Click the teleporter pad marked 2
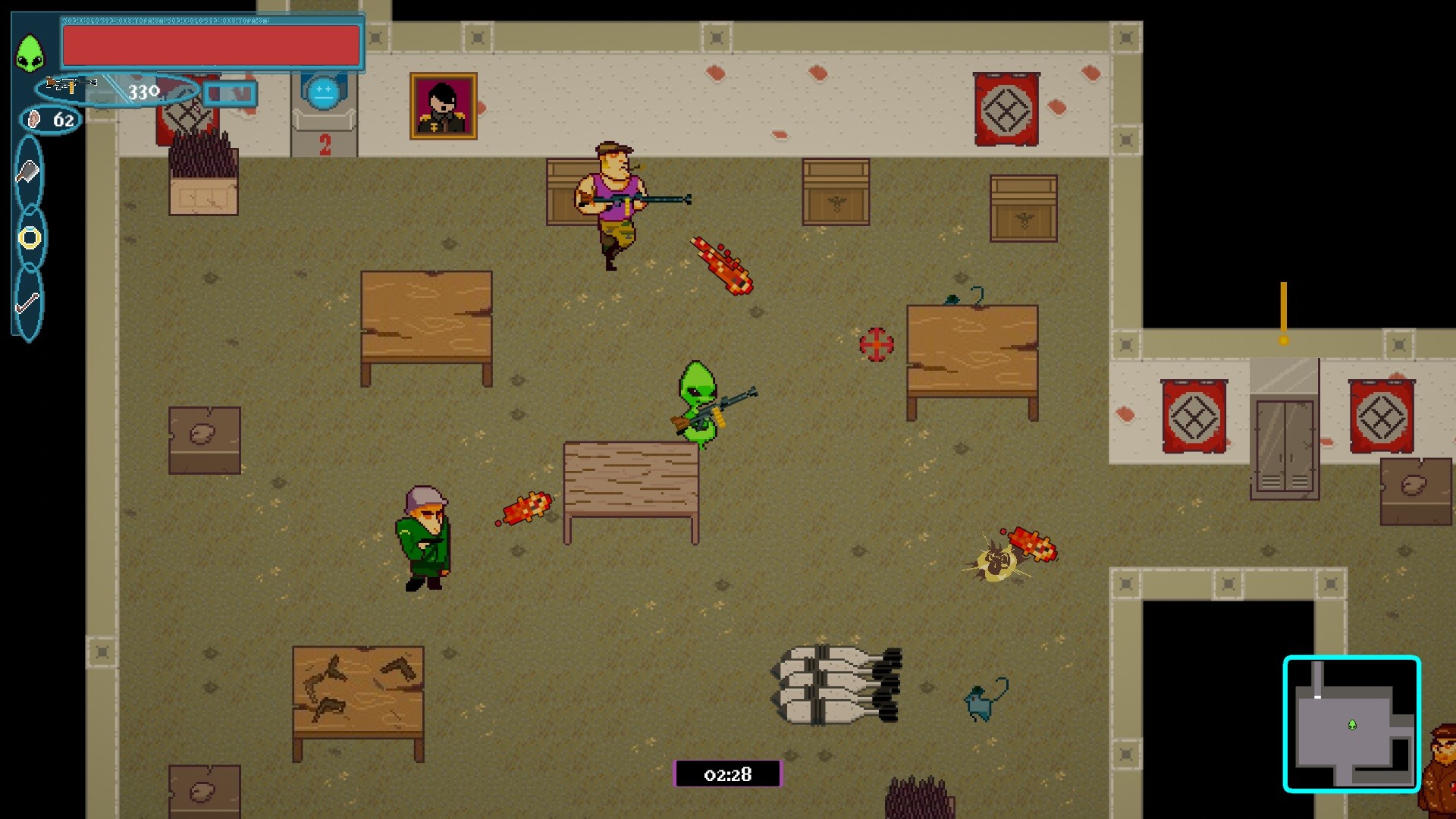The height and width of the screenshot is (819, 1456). point(323,114)
